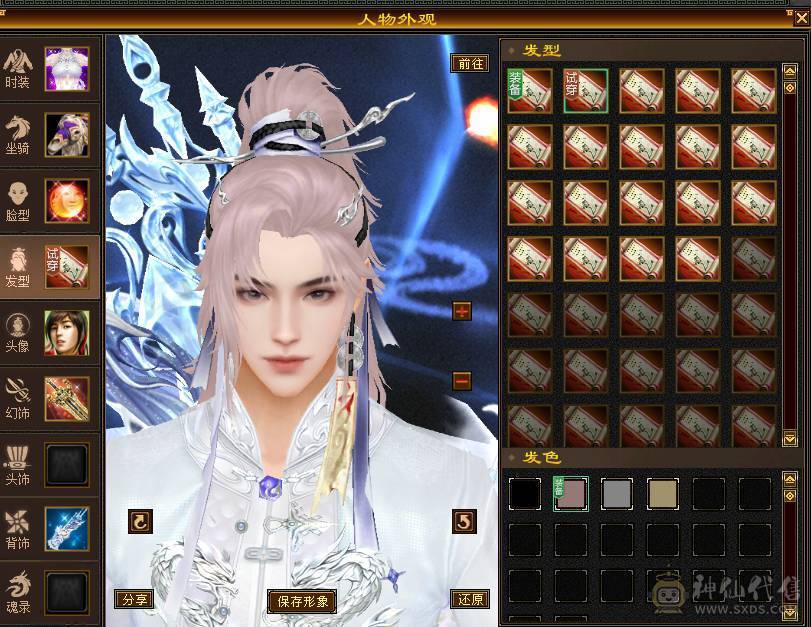Save appearance with 保存形象 button
Image resolution: width=811 pixels, height=627 pixels.
point(301,601)
